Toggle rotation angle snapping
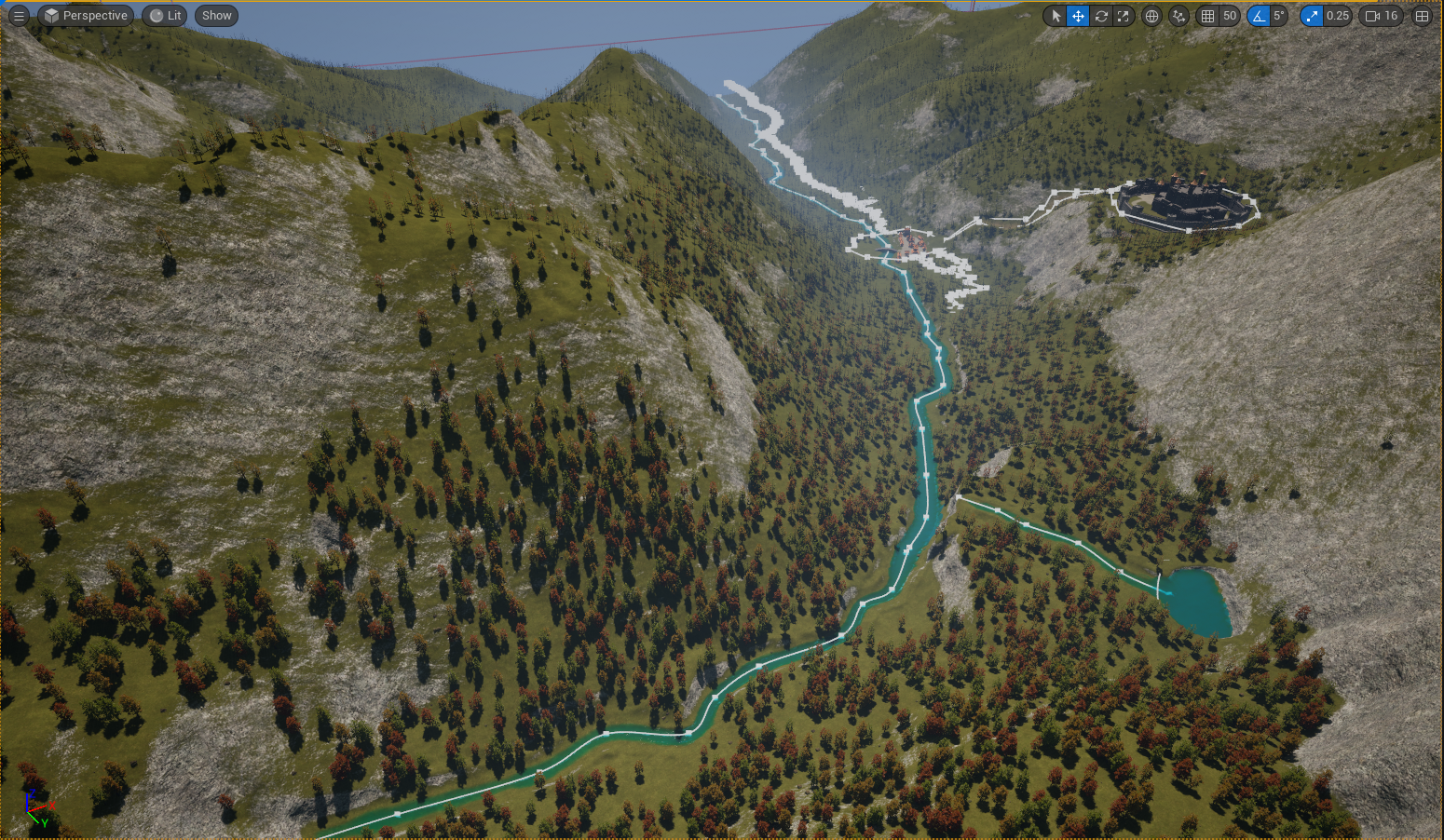Screen dimensions: 1444x840 pyautogui.click(x=1259, y=16)
